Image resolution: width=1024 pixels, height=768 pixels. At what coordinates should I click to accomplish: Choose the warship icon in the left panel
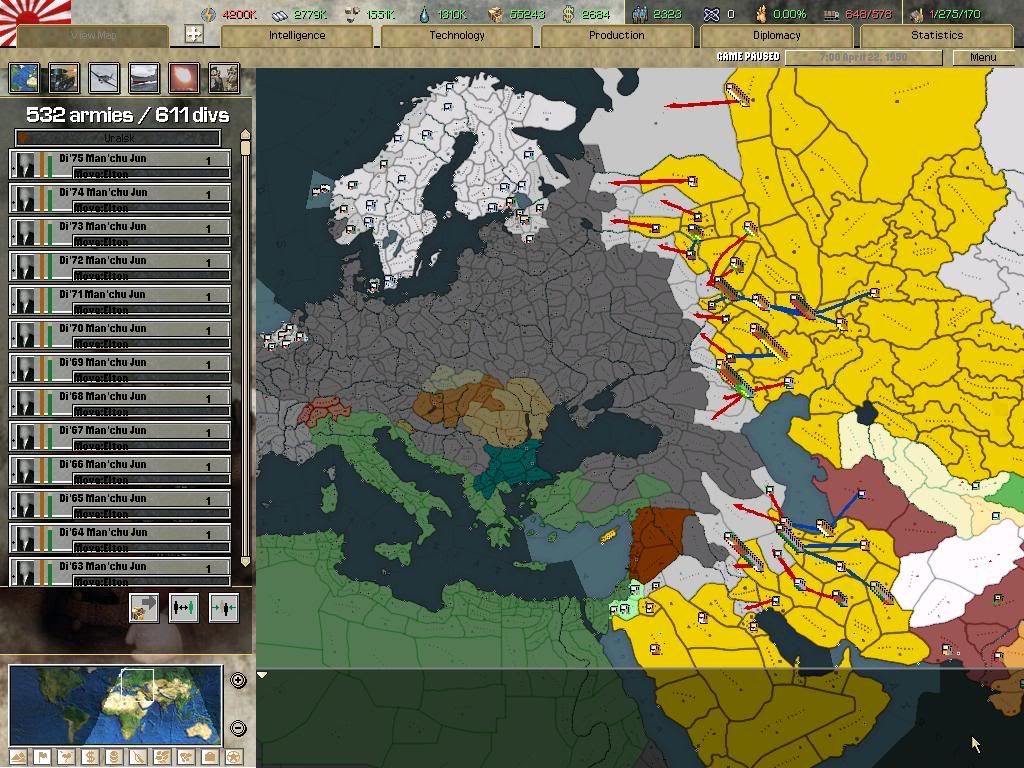pyautogui.click(x=144, y=77)
